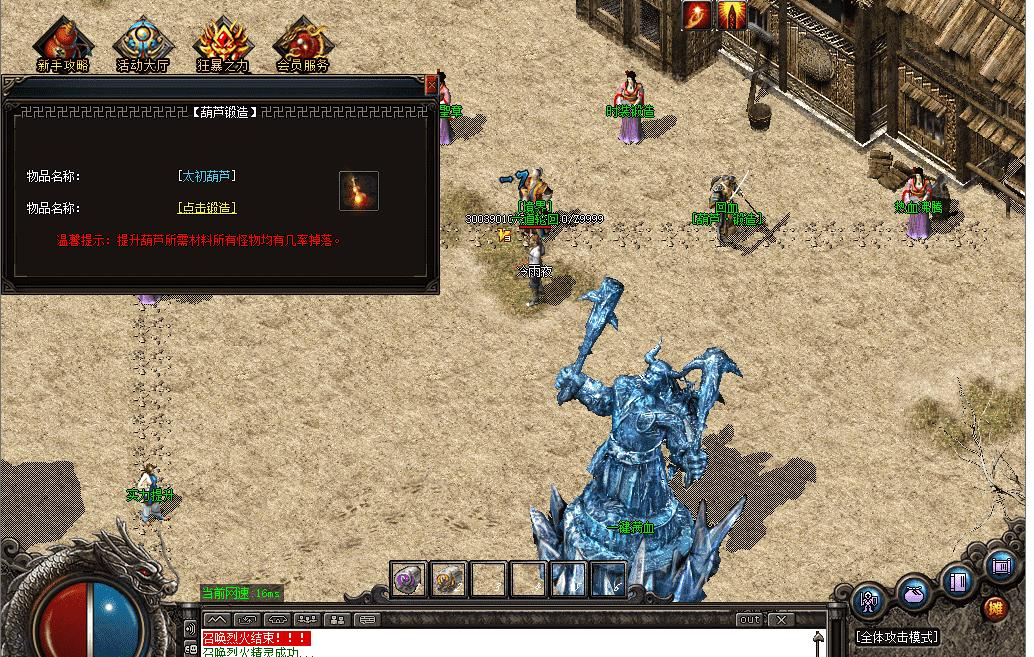The image size is (1034, 657).
Task: Activate the 狂暴之力 berserk power icon
Action: click(221, 43)
